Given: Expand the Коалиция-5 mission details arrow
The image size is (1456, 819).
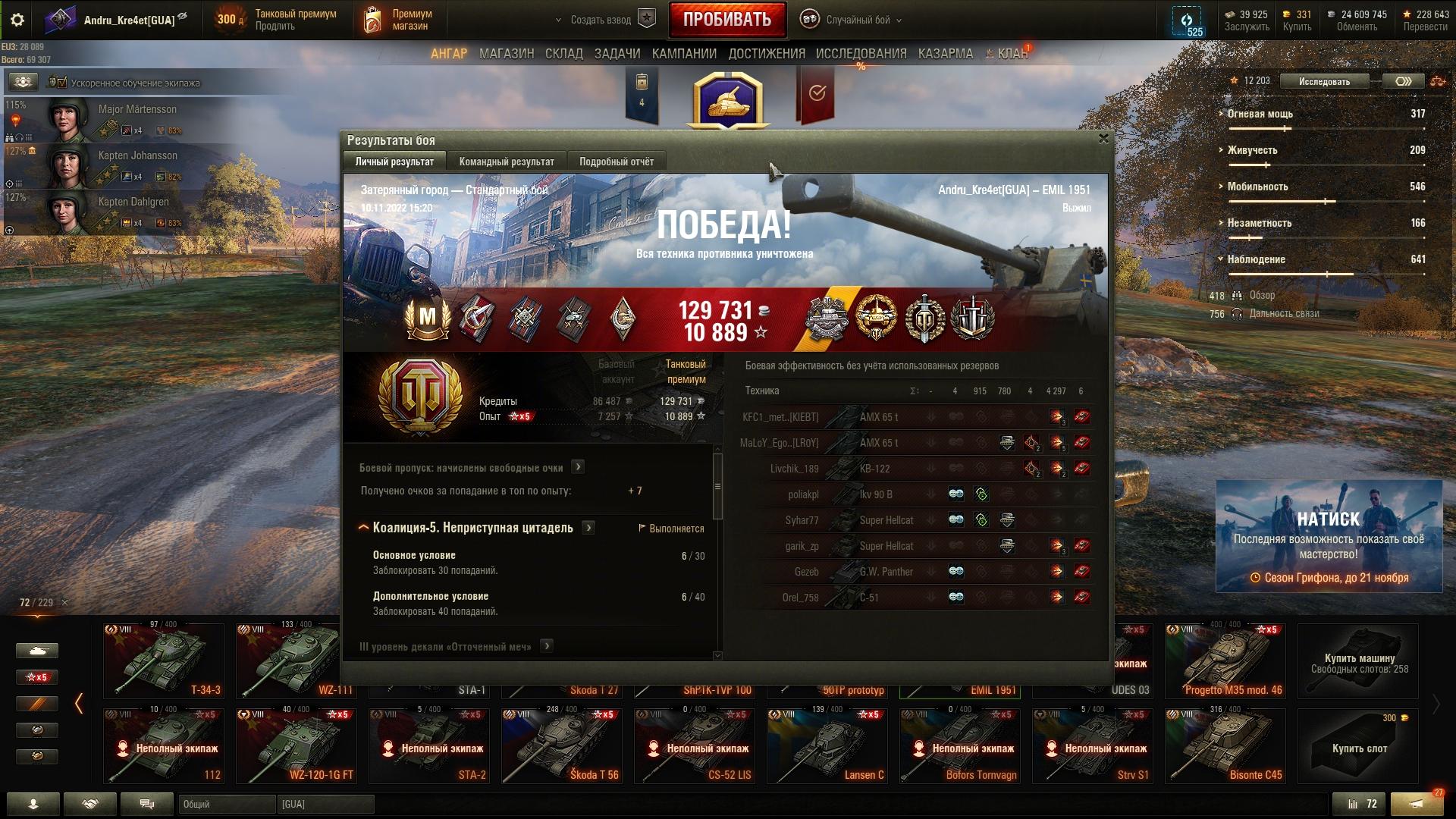Looking at the screenshot, I should pyautogui.click(x=588, y=528).
